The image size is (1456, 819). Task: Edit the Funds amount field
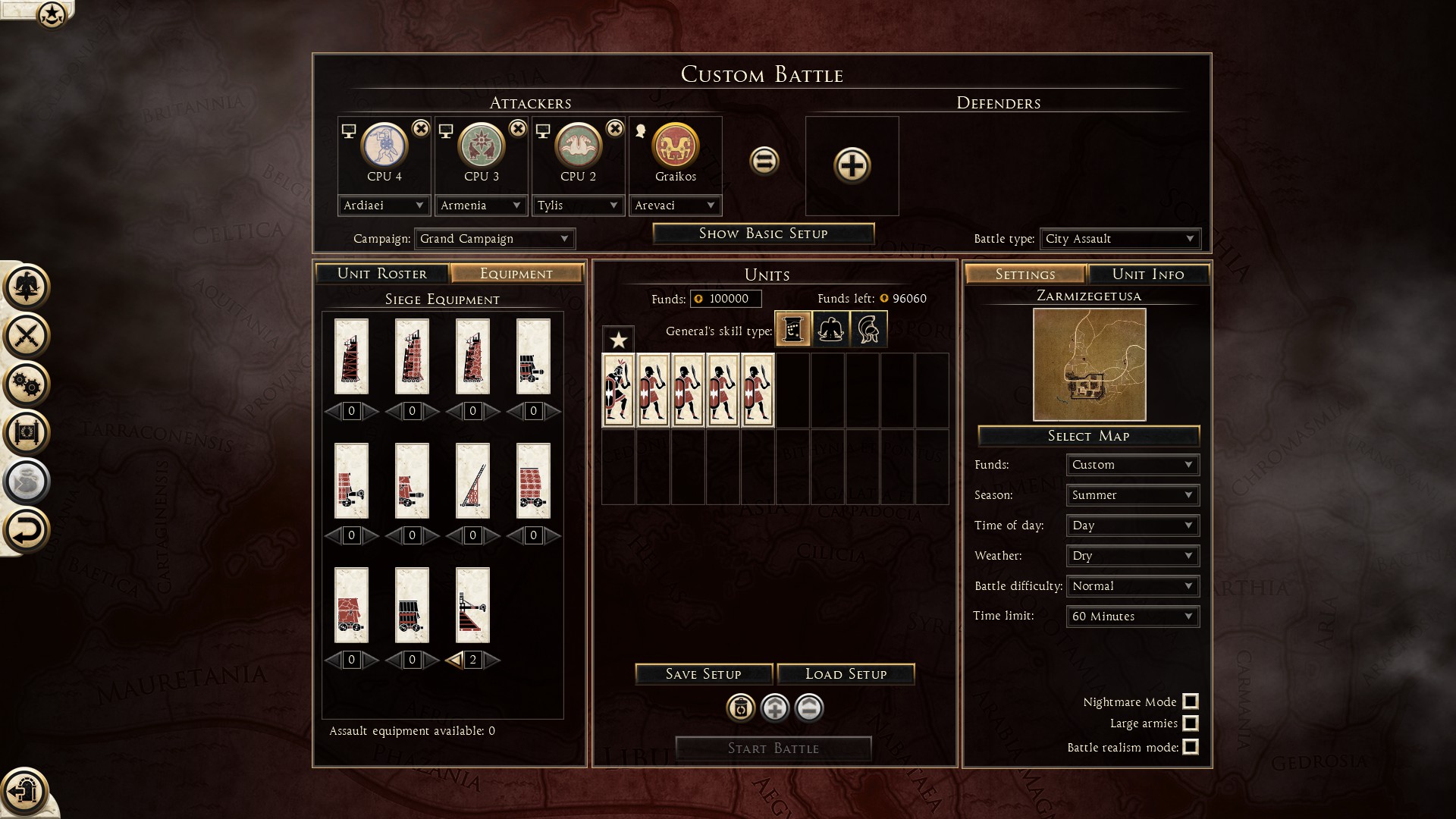coord(727,299)
